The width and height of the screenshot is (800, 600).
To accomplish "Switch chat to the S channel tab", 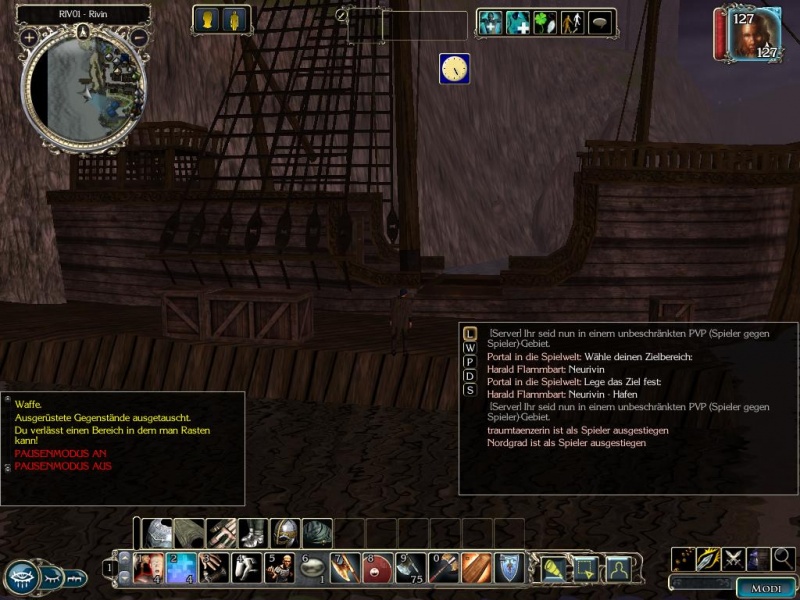I will pos(469,390).
